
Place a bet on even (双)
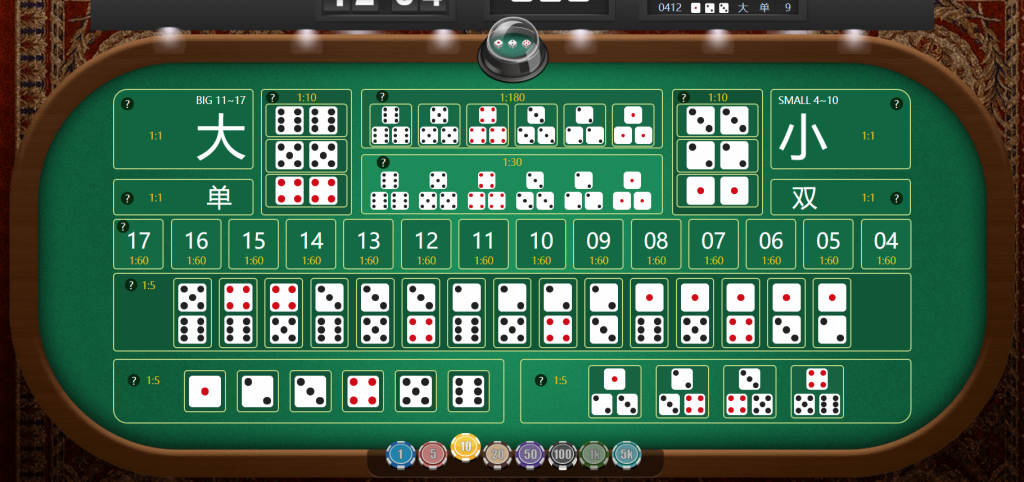838,197
